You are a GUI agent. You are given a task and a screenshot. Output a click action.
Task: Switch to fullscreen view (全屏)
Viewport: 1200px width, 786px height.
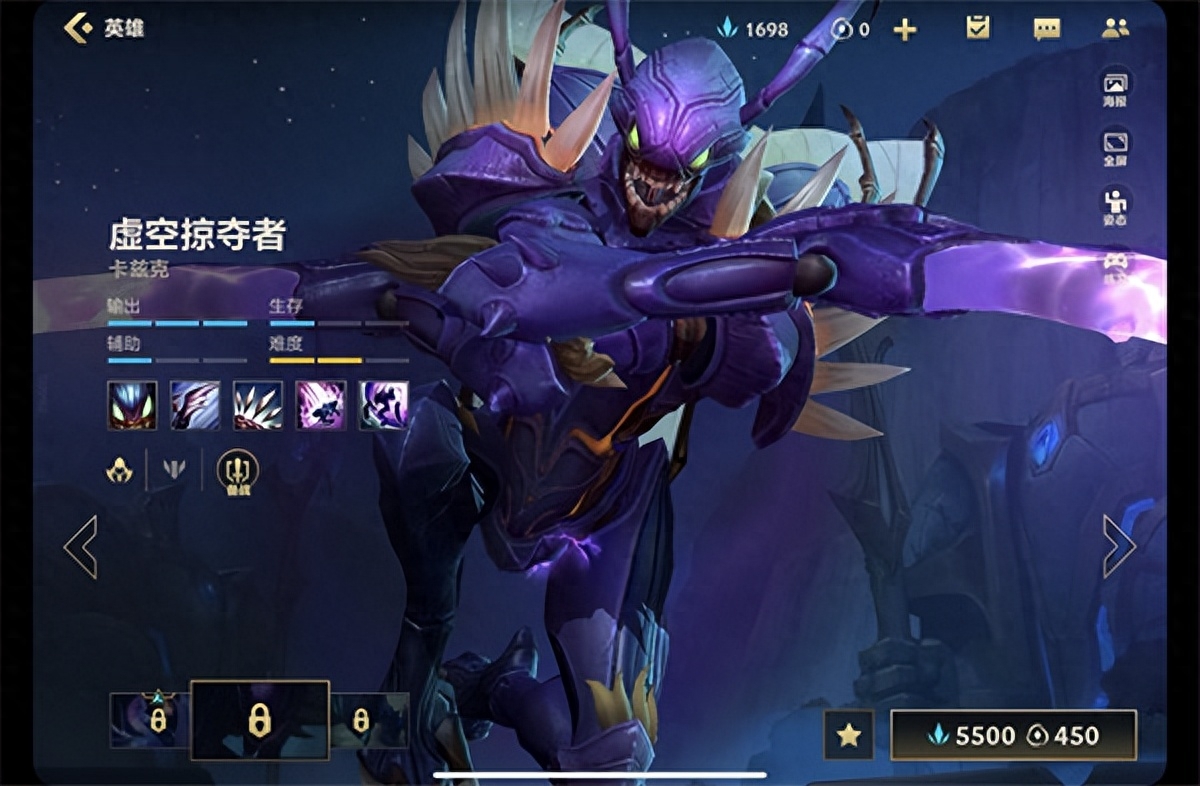pyautogui.click(x=1115, y=147)
